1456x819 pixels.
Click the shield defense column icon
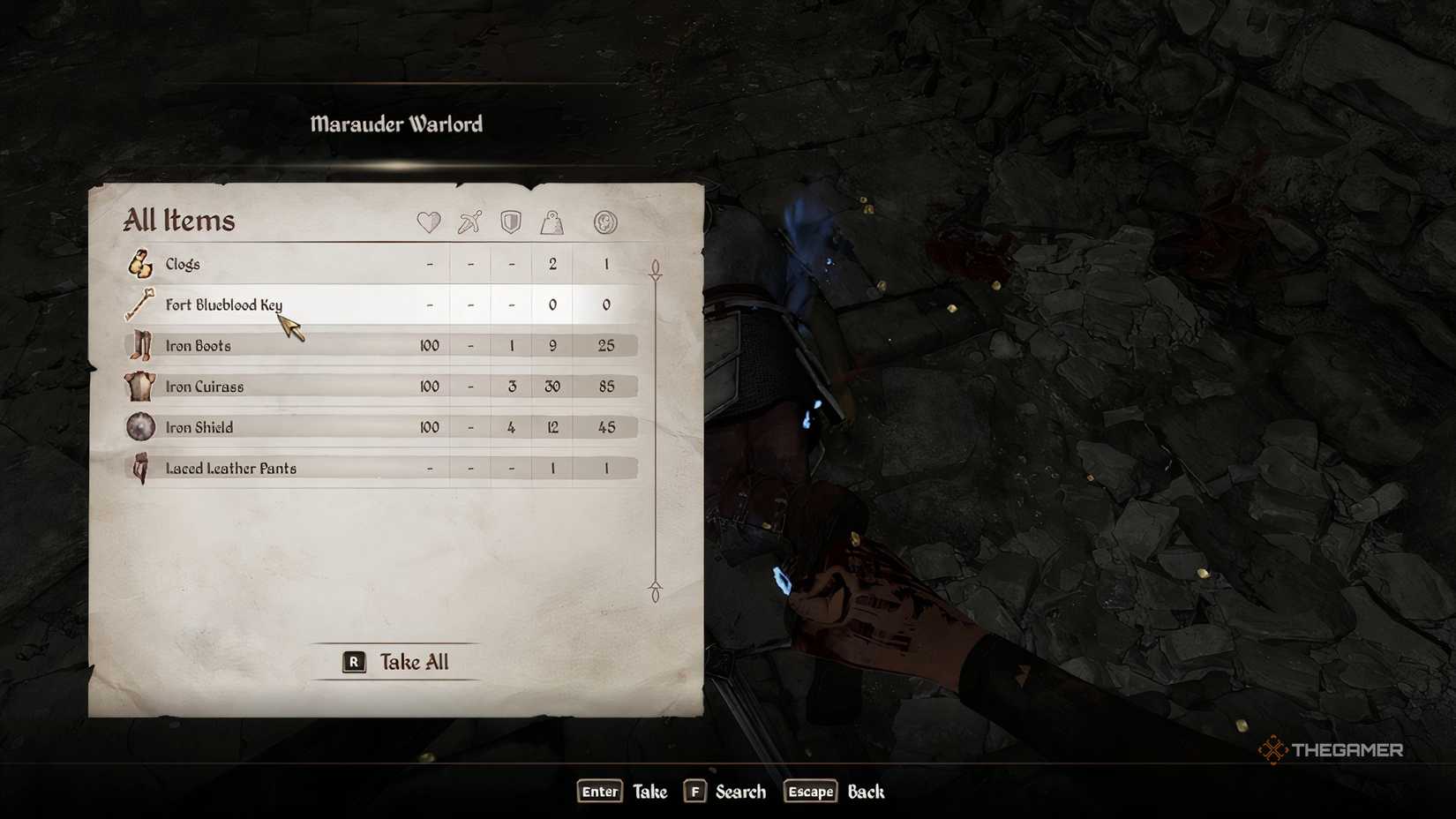511,223
